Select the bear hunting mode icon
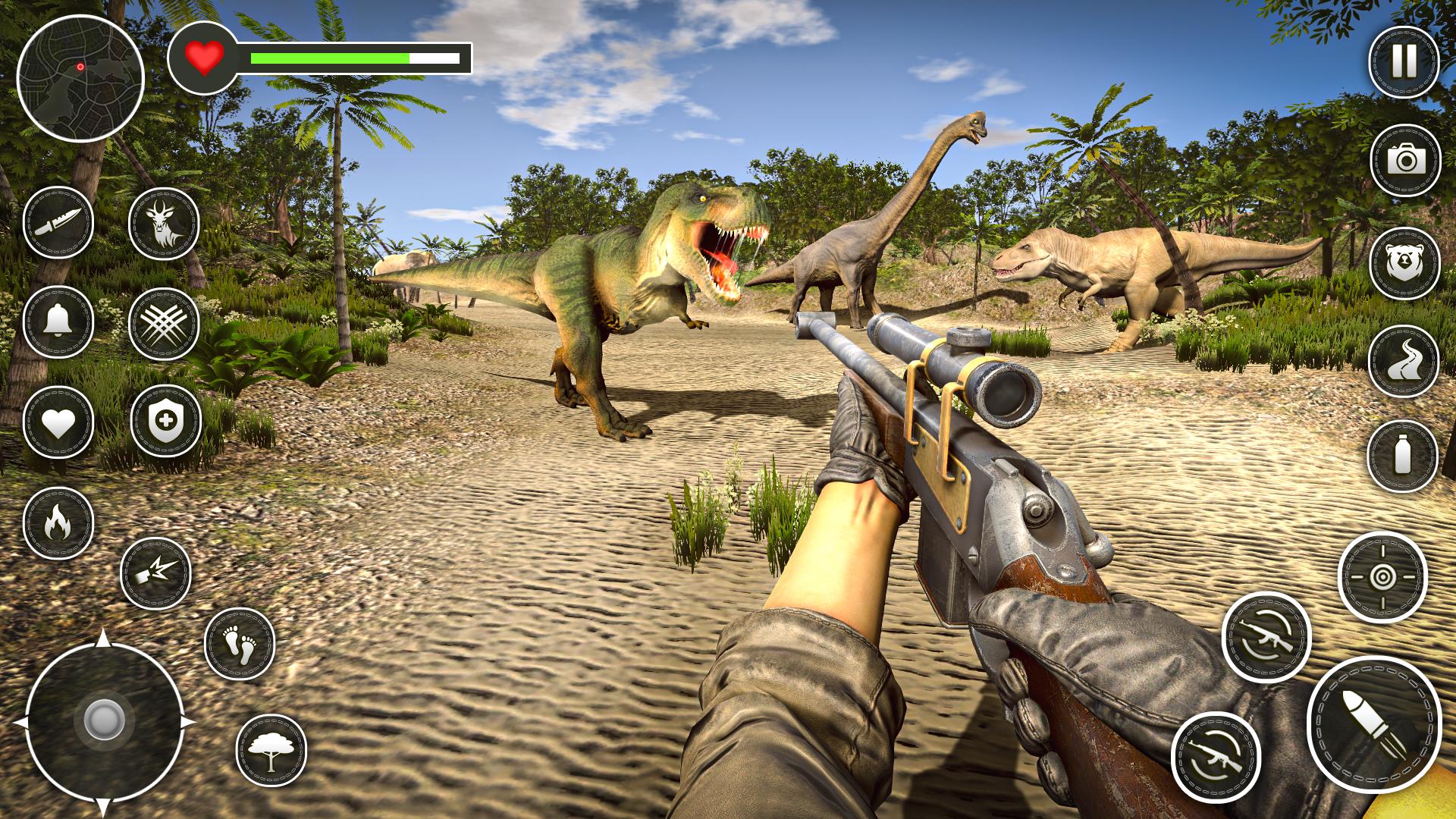The image size is (1456, 819). (1407, 258)
